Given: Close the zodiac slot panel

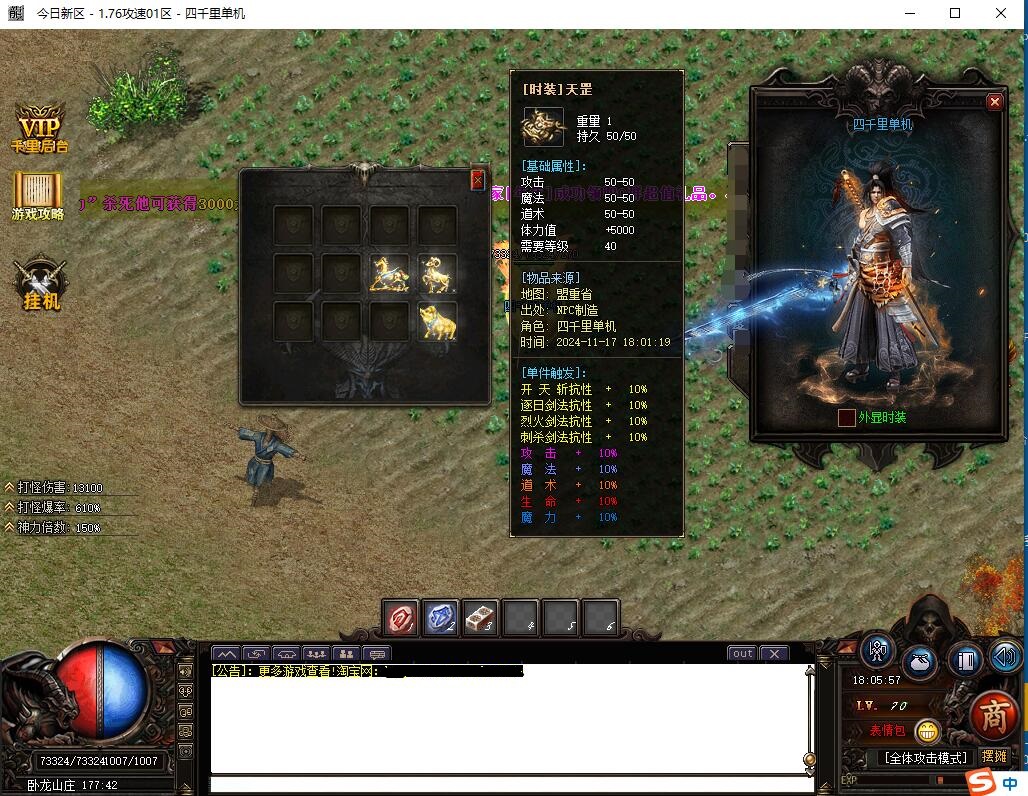Looking at the screenshot, I should (478, 179).
